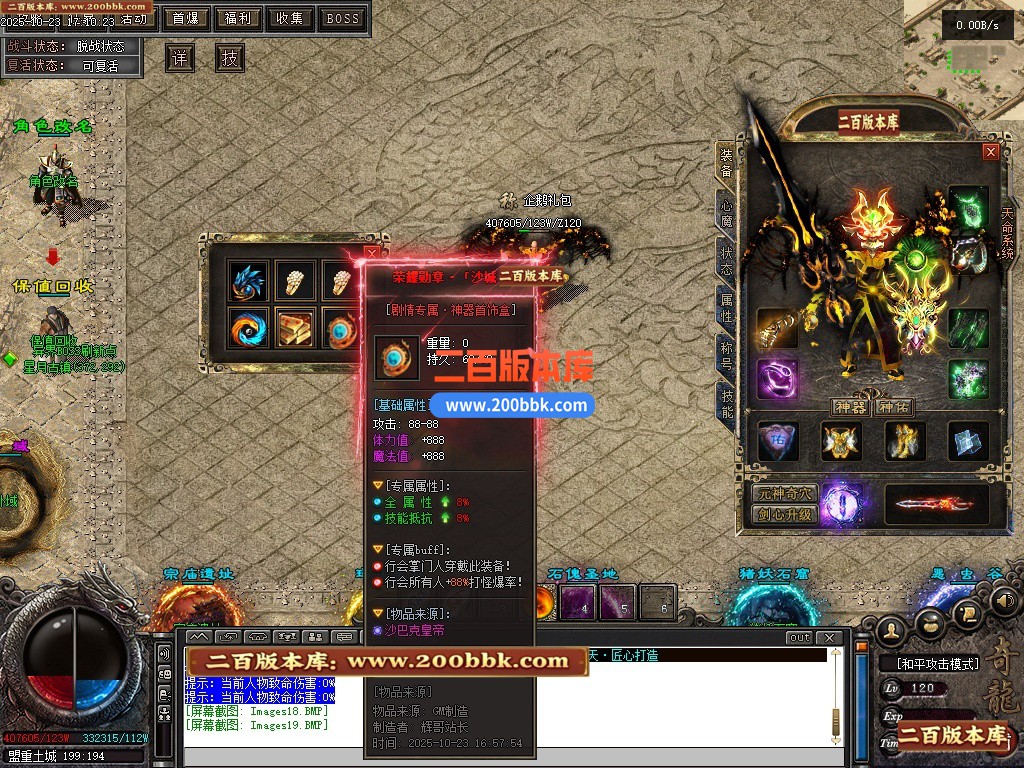Select the treasure chest item in the box
1024x768 pixels.
click(x=295, y=328)
